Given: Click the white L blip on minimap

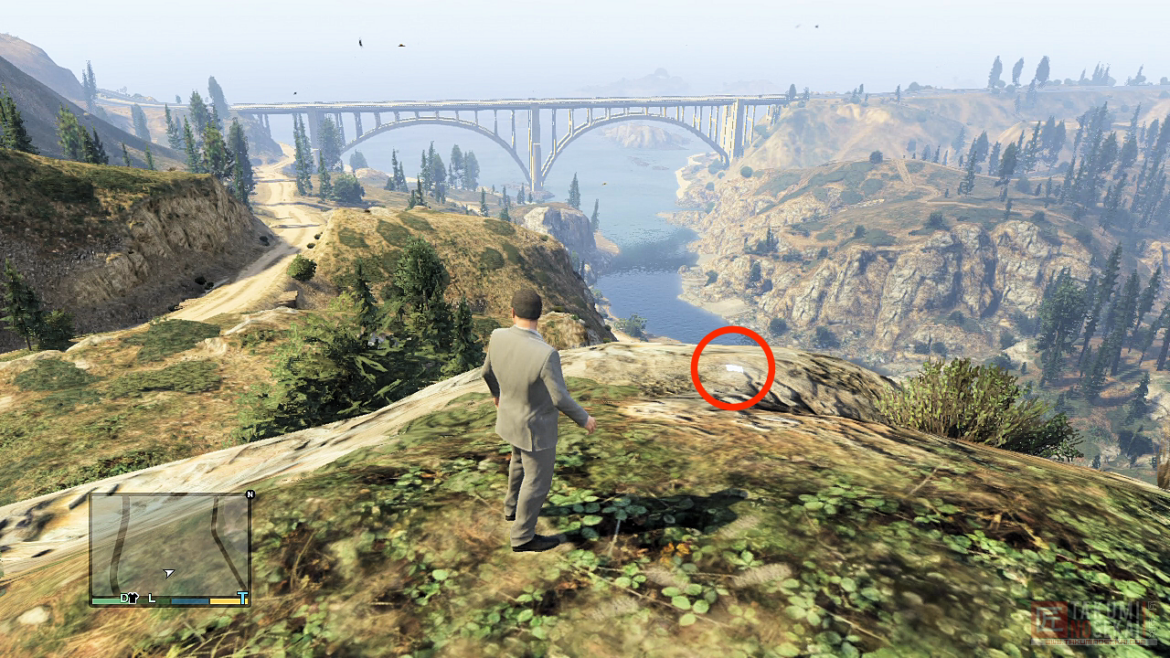Looking at the screenshot, I should tap(152, 598).
